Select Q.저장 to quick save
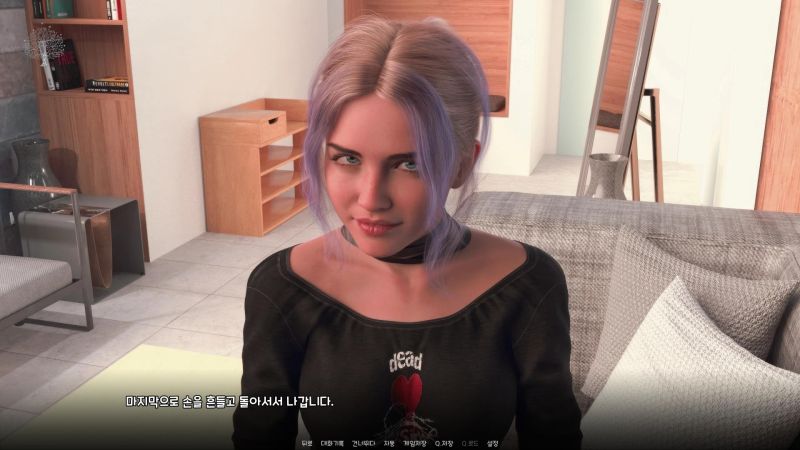 [442, 442]
